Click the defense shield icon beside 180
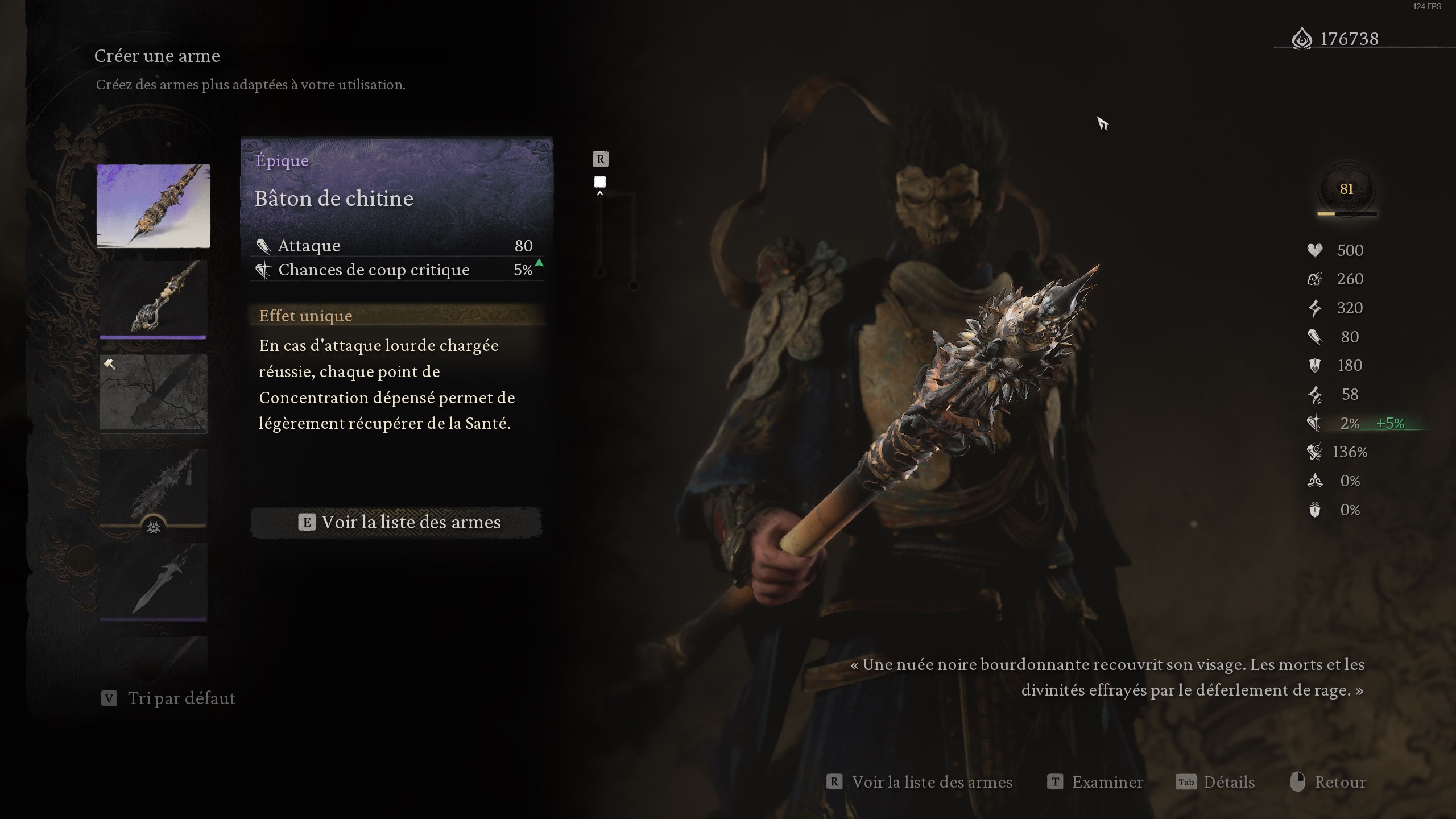The width and height of the screenshot is (1456, 819). tap(1316, 365)
